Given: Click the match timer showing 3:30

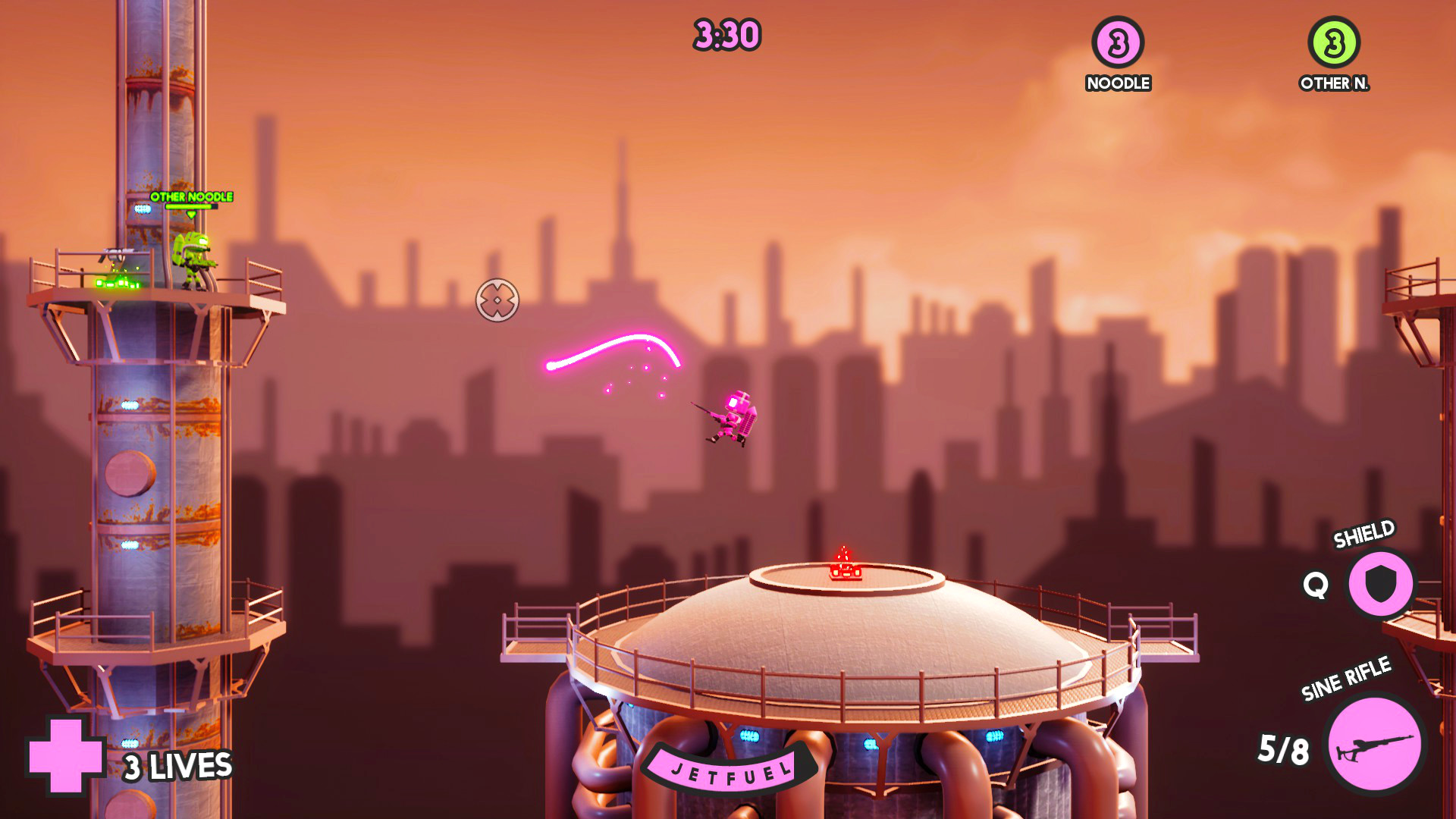Looking at the screenshot, I should click(x=726, y=34).
